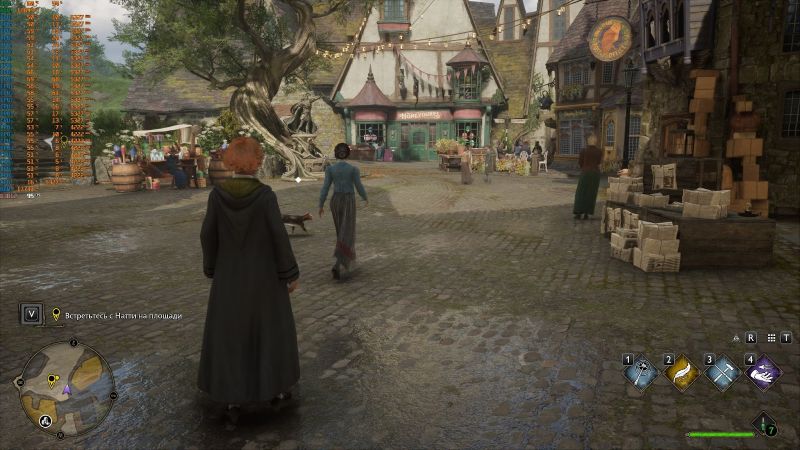800x450 pixels.
Task: Use the green healing potion icon
Action: tap(764, 424)
